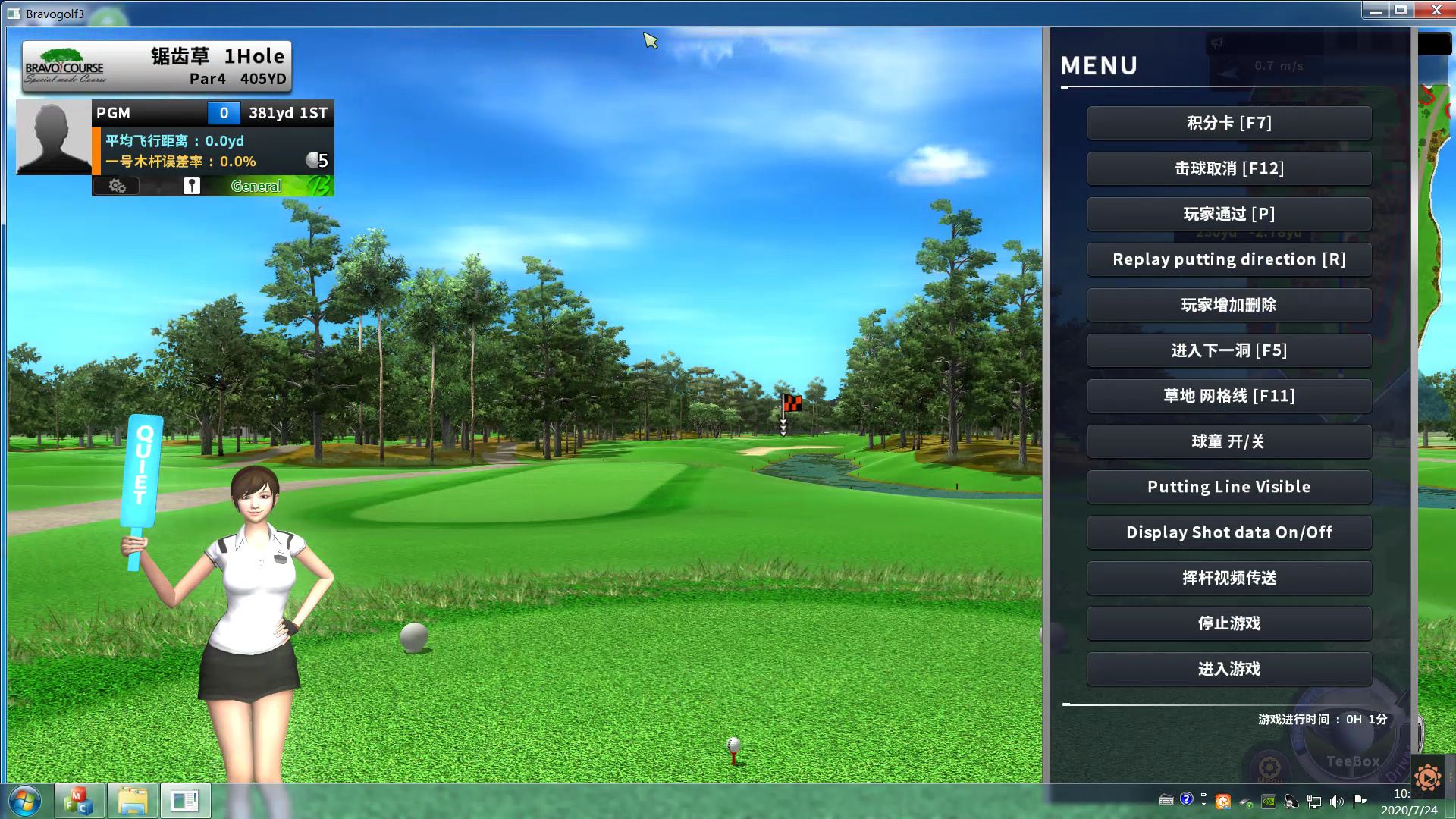Resume play via 进入游戏
Image resolution: width=1456 pixels, height=819 pixels.
(x=1228, y=669)
